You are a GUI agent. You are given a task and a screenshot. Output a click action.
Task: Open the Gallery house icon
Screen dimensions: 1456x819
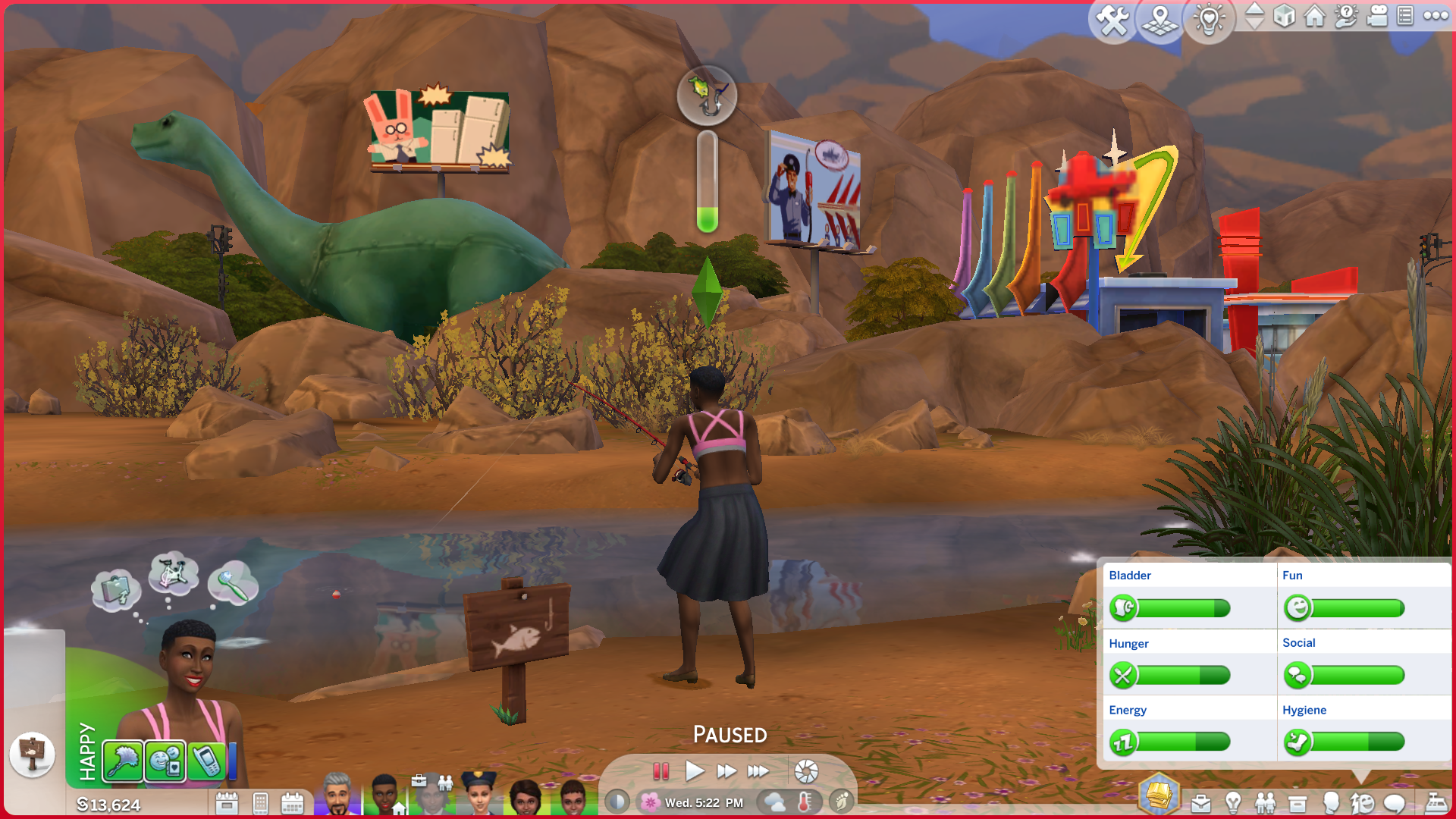click(x=1315, y=16)
